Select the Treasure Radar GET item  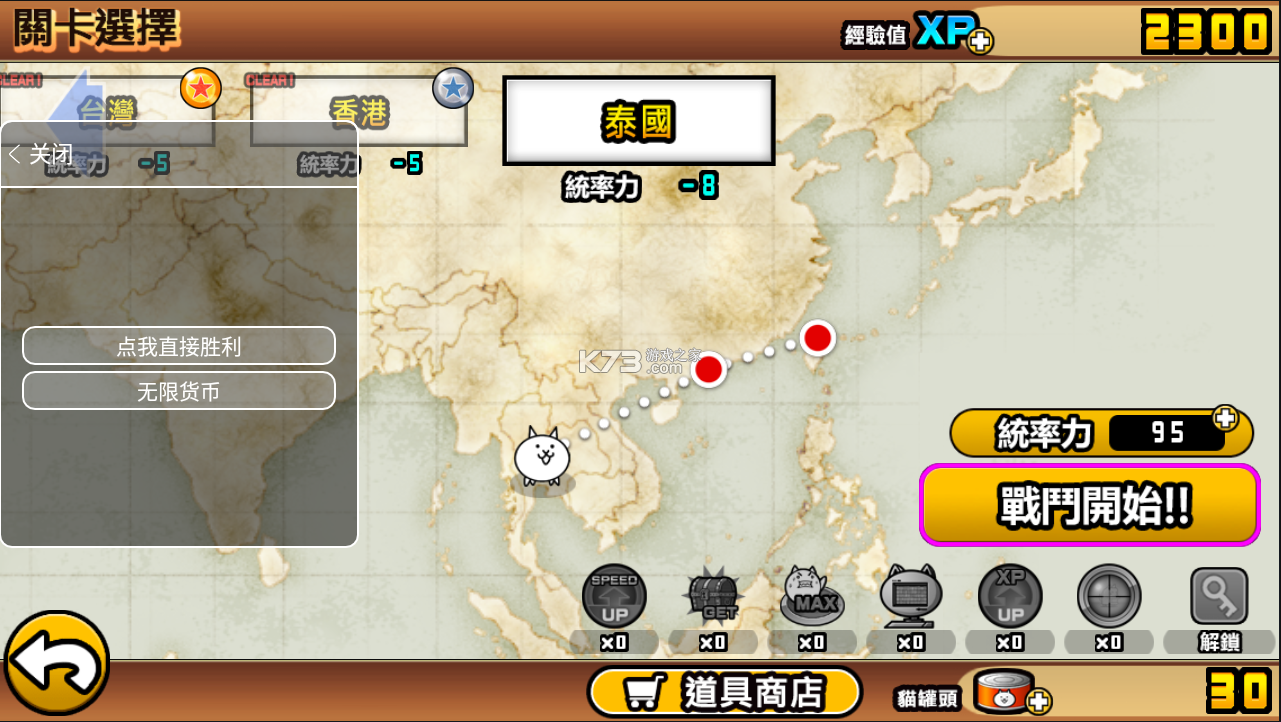(713, 597)
